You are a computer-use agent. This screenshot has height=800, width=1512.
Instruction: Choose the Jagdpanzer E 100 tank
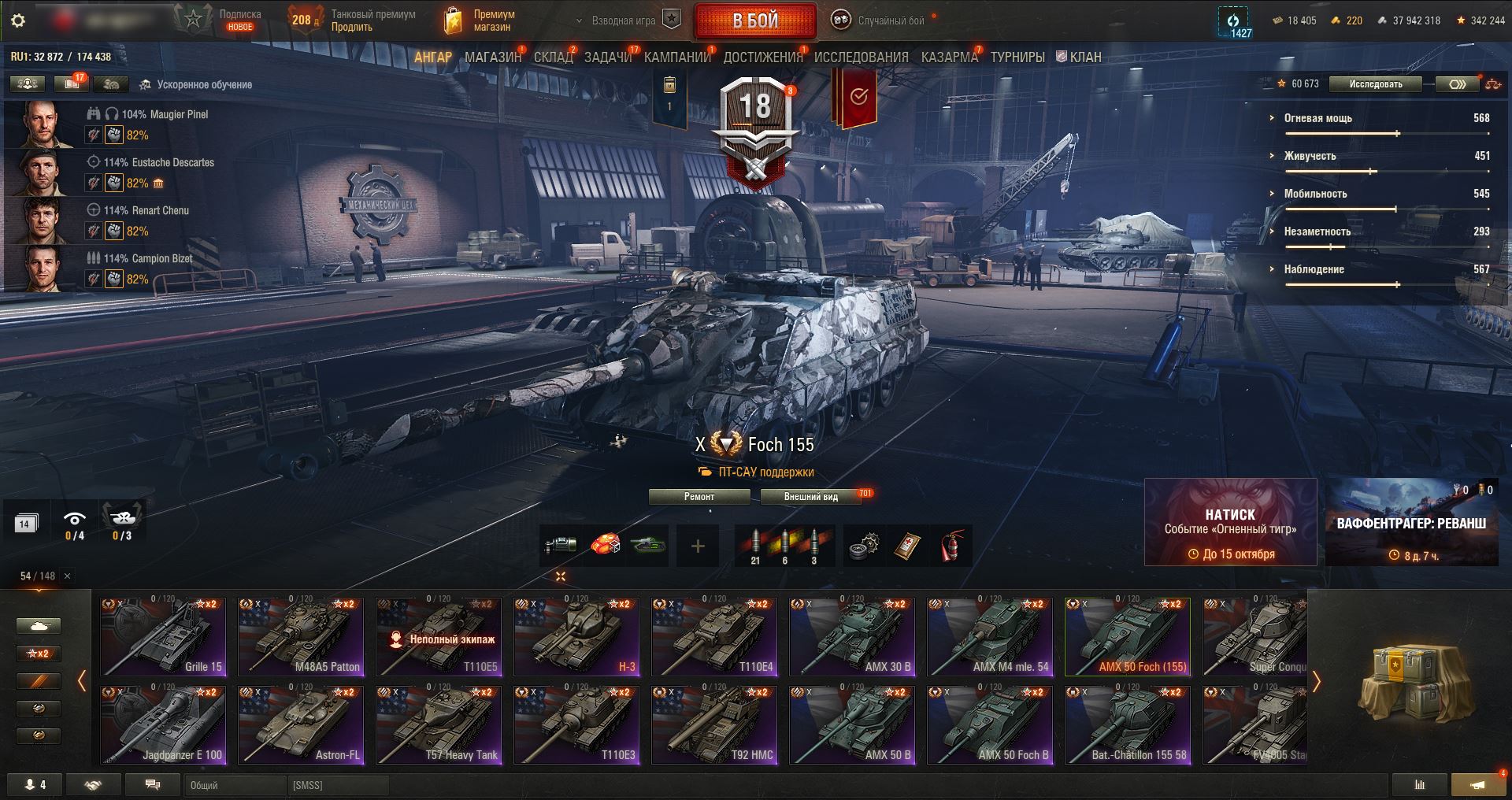pos(163,724)
